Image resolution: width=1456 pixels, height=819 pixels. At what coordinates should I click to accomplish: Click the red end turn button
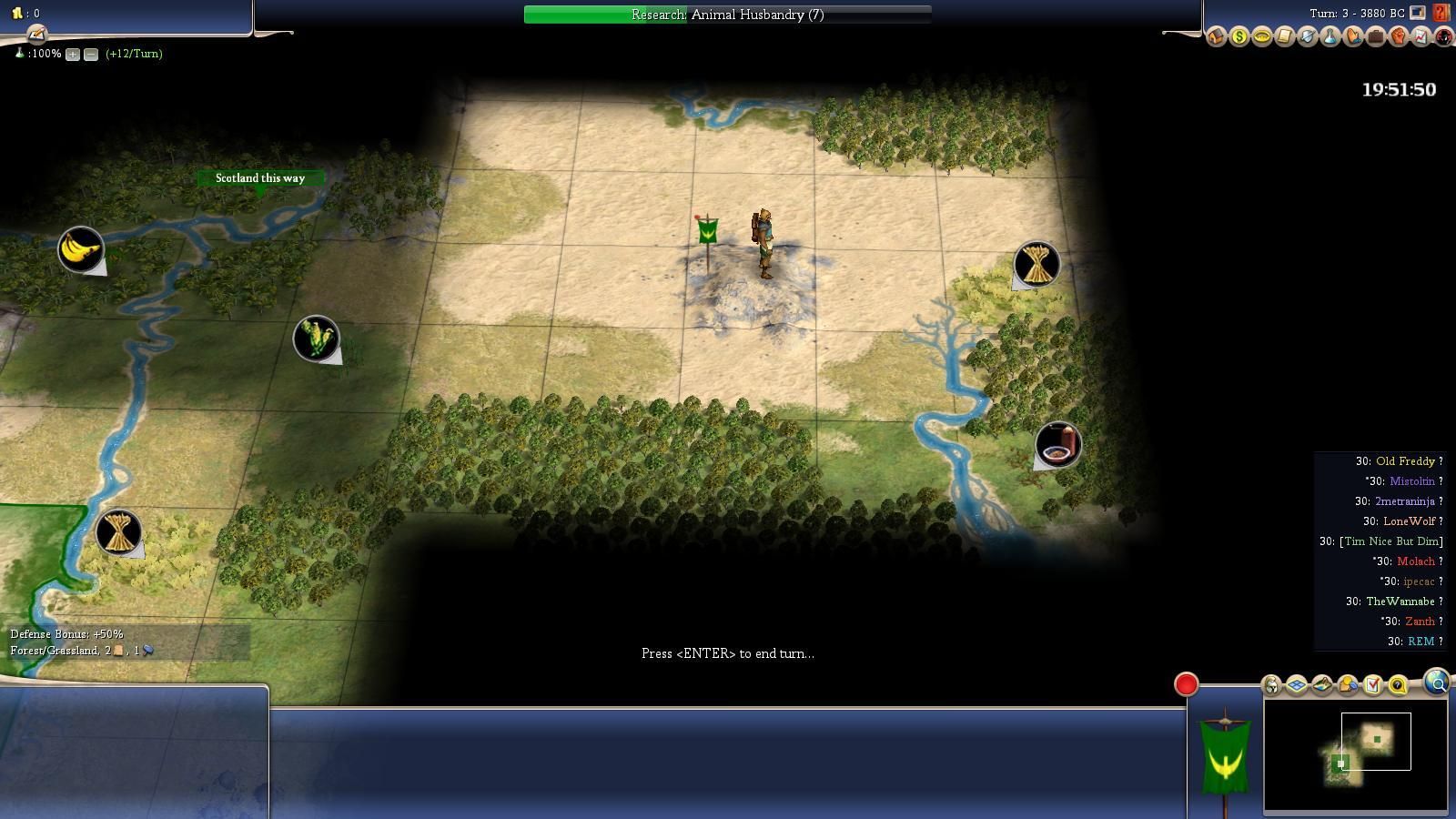pos(1186,684)
